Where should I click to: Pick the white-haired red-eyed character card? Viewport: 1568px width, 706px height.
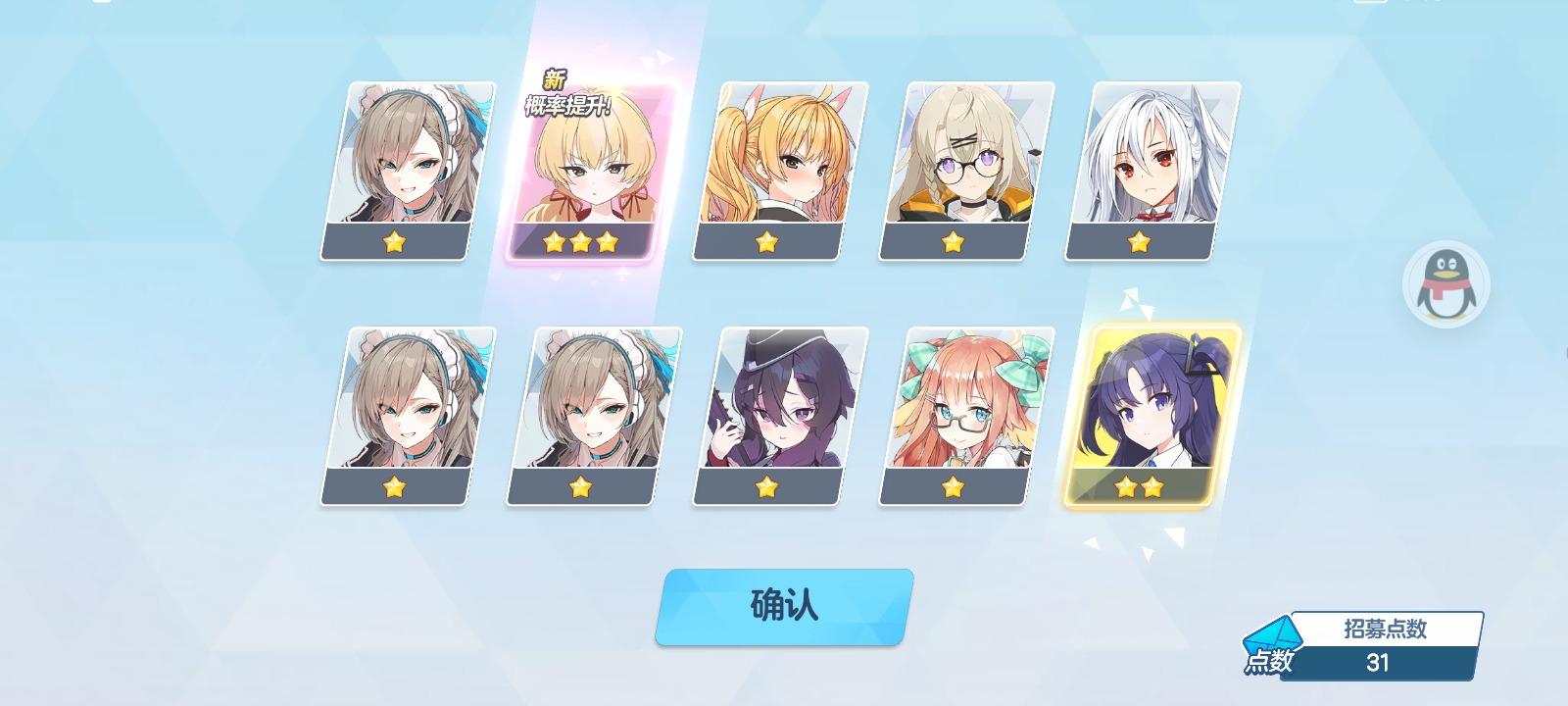[x=1152, y=171]
